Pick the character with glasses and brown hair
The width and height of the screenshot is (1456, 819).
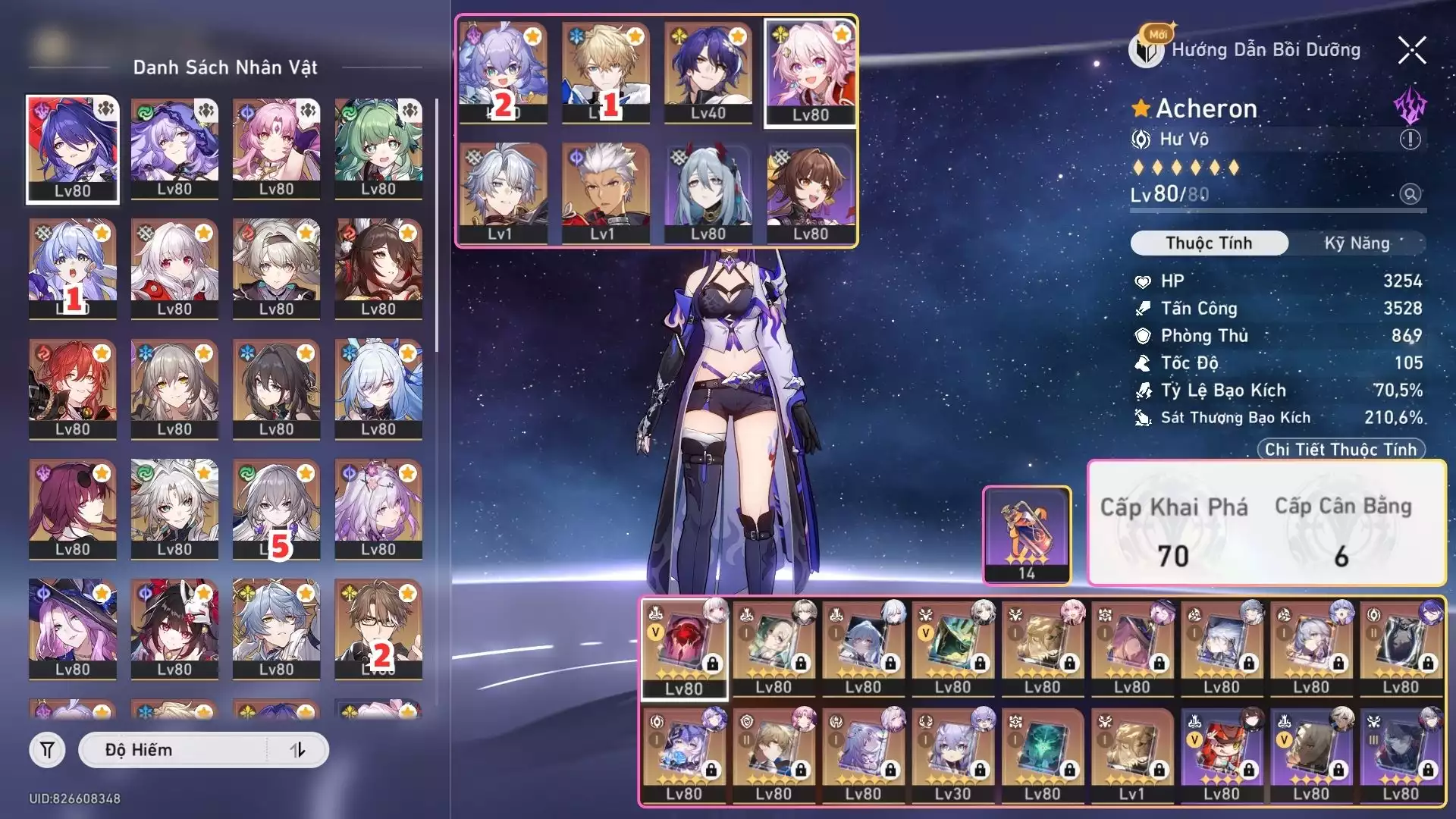(x=378, y=628)
